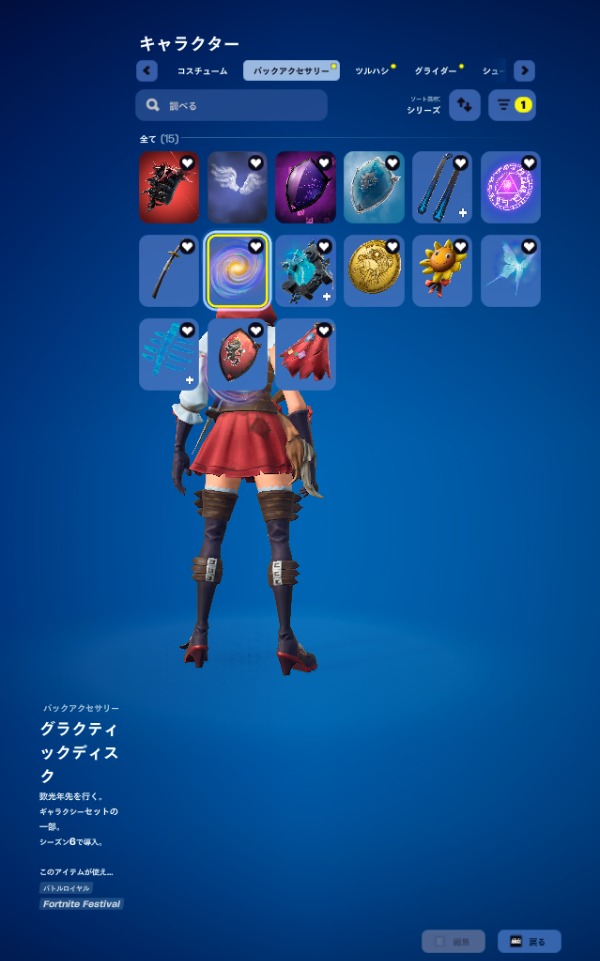Favorite the black armor item via heart
The image size is (600, 961).
click(187, 163)
